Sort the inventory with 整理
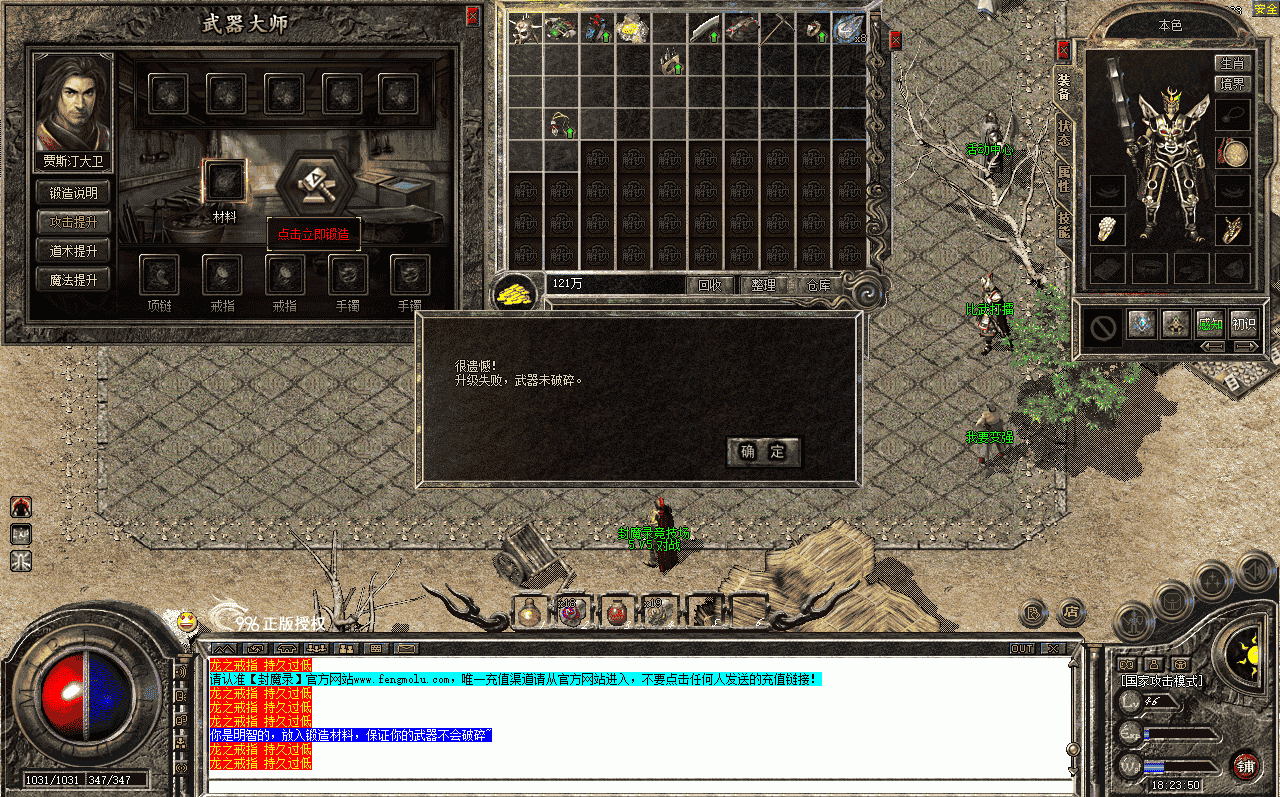Screen dimensions: 1280x797 (x=763, y=285)
